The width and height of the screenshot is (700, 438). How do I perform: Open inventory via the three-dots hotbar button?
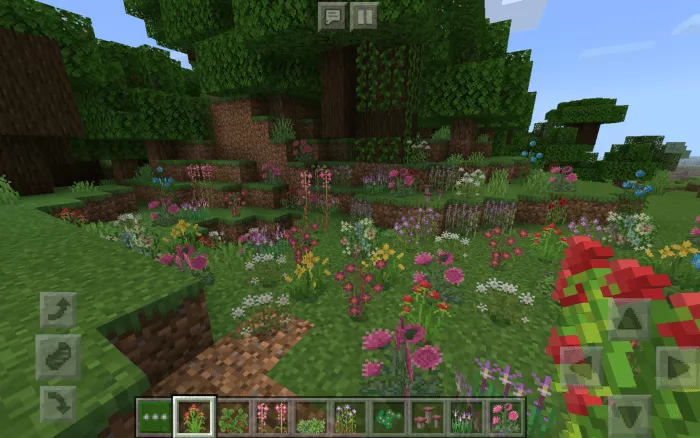154,416
